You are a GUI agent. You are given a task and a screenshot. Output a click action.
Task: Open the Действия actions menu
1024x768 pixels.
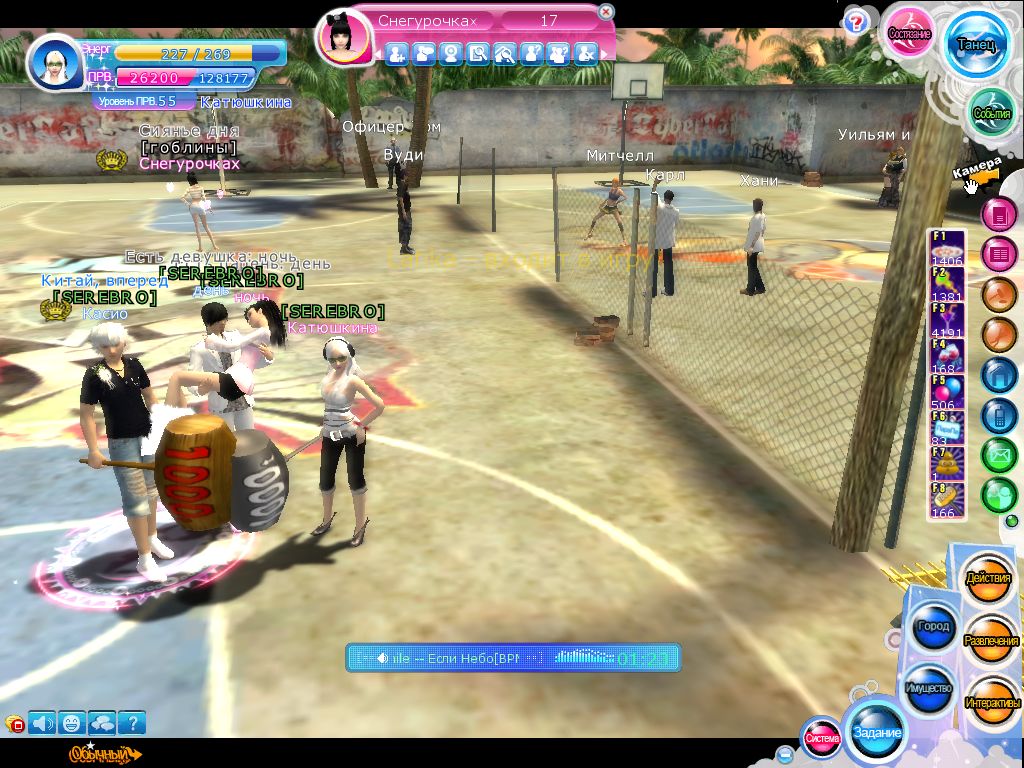pyautogui.click(x=987, y=581)
